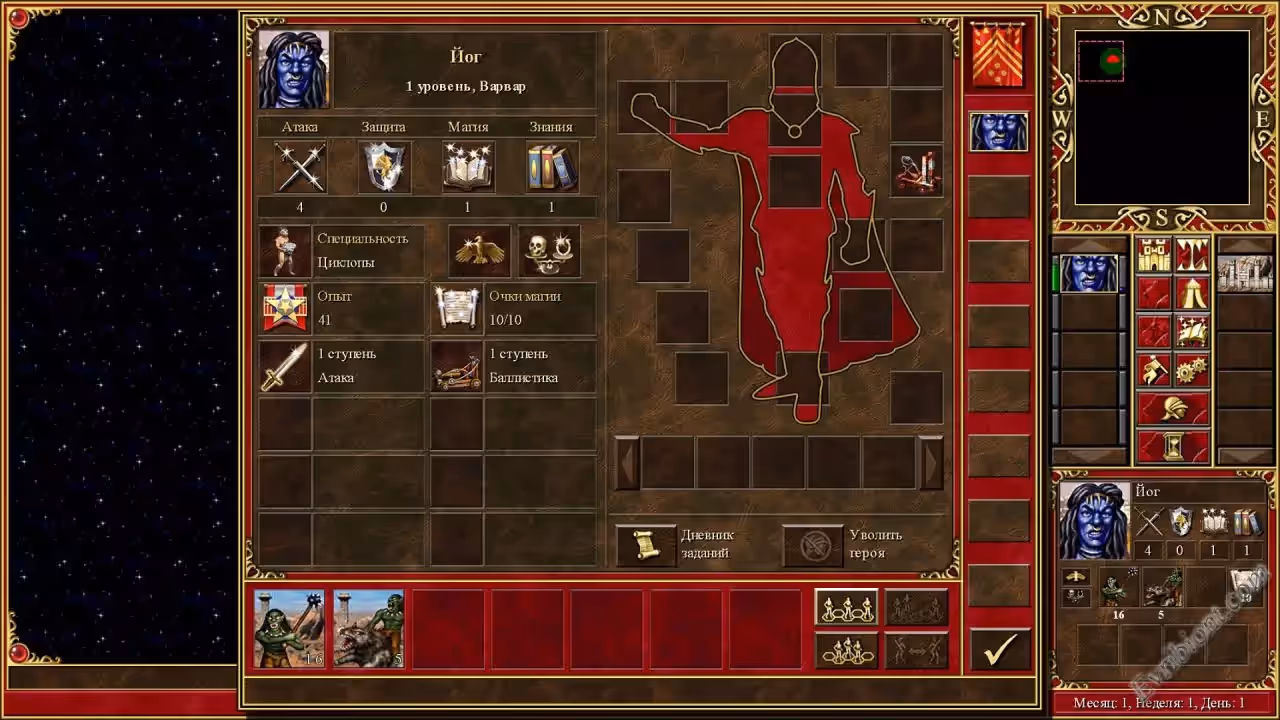This screenshot has width=1280, height=720.
Task: Open the Дневник заданий quest log
Action: click(645, 544)
